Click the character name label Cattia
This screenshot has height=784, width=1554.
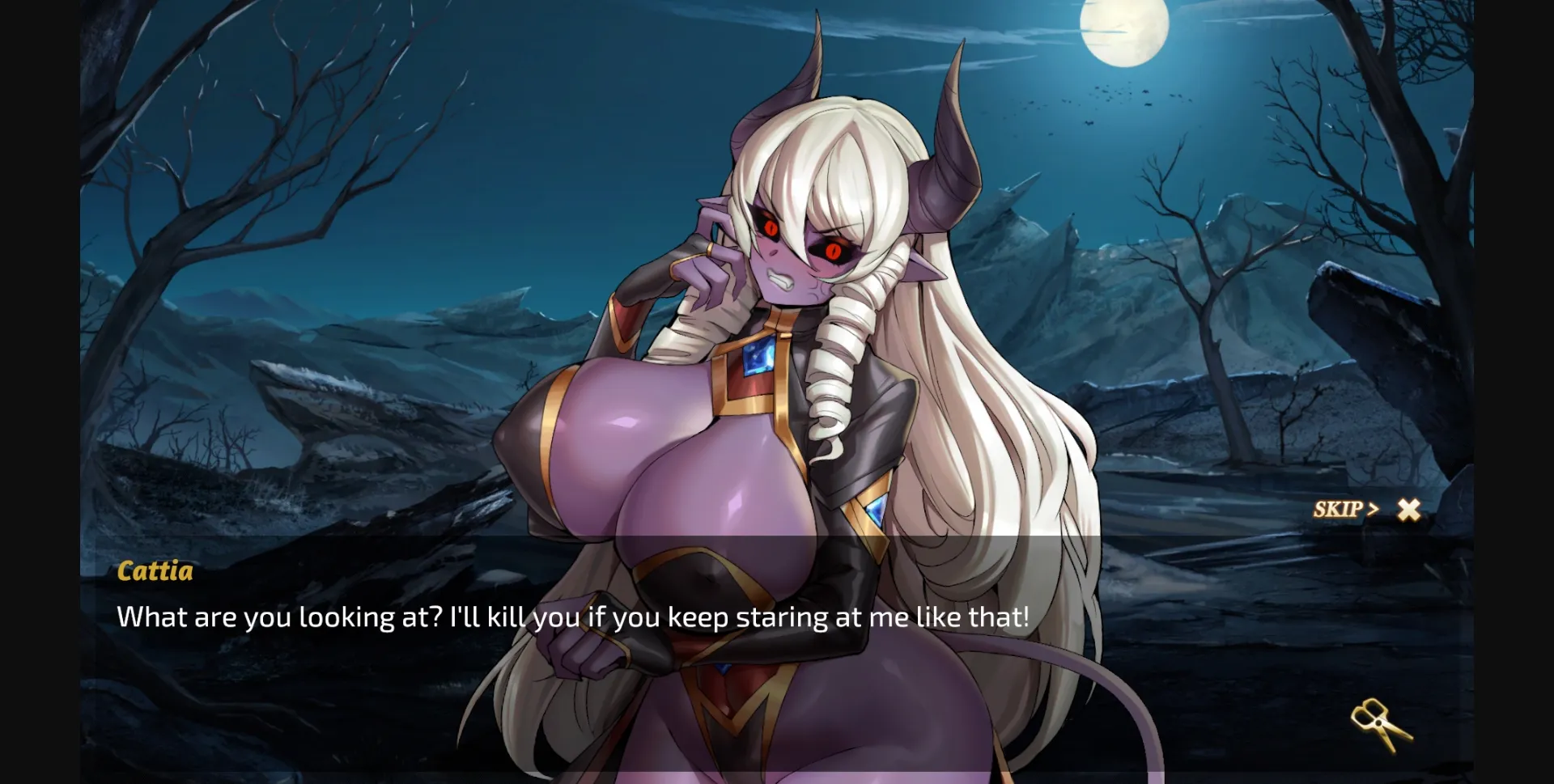[x=155, y=572]
